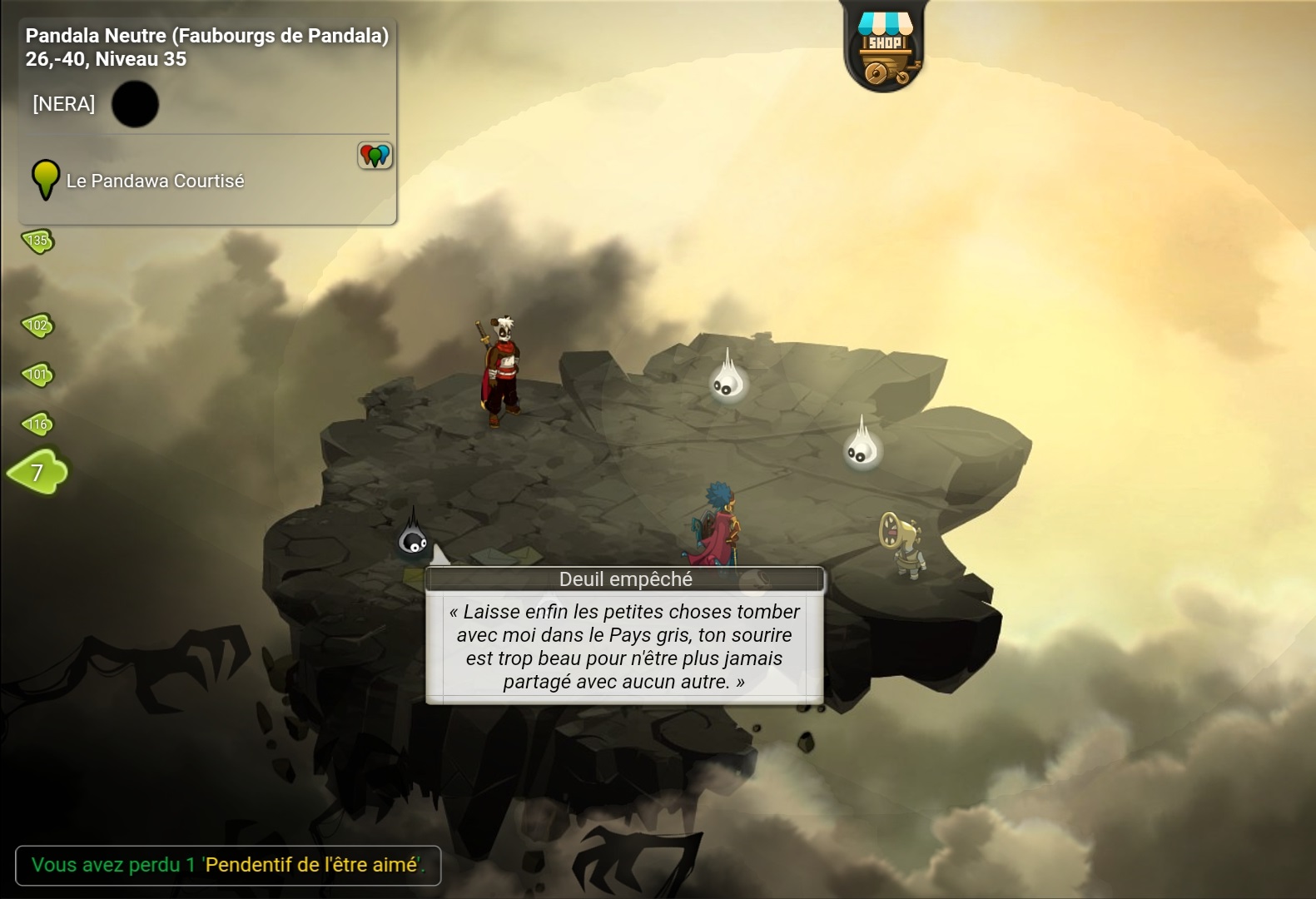The width and height of the screenshot is (1316, 899).
Task: Click the colored map pins icon
Action: click(x=375, y=155)
